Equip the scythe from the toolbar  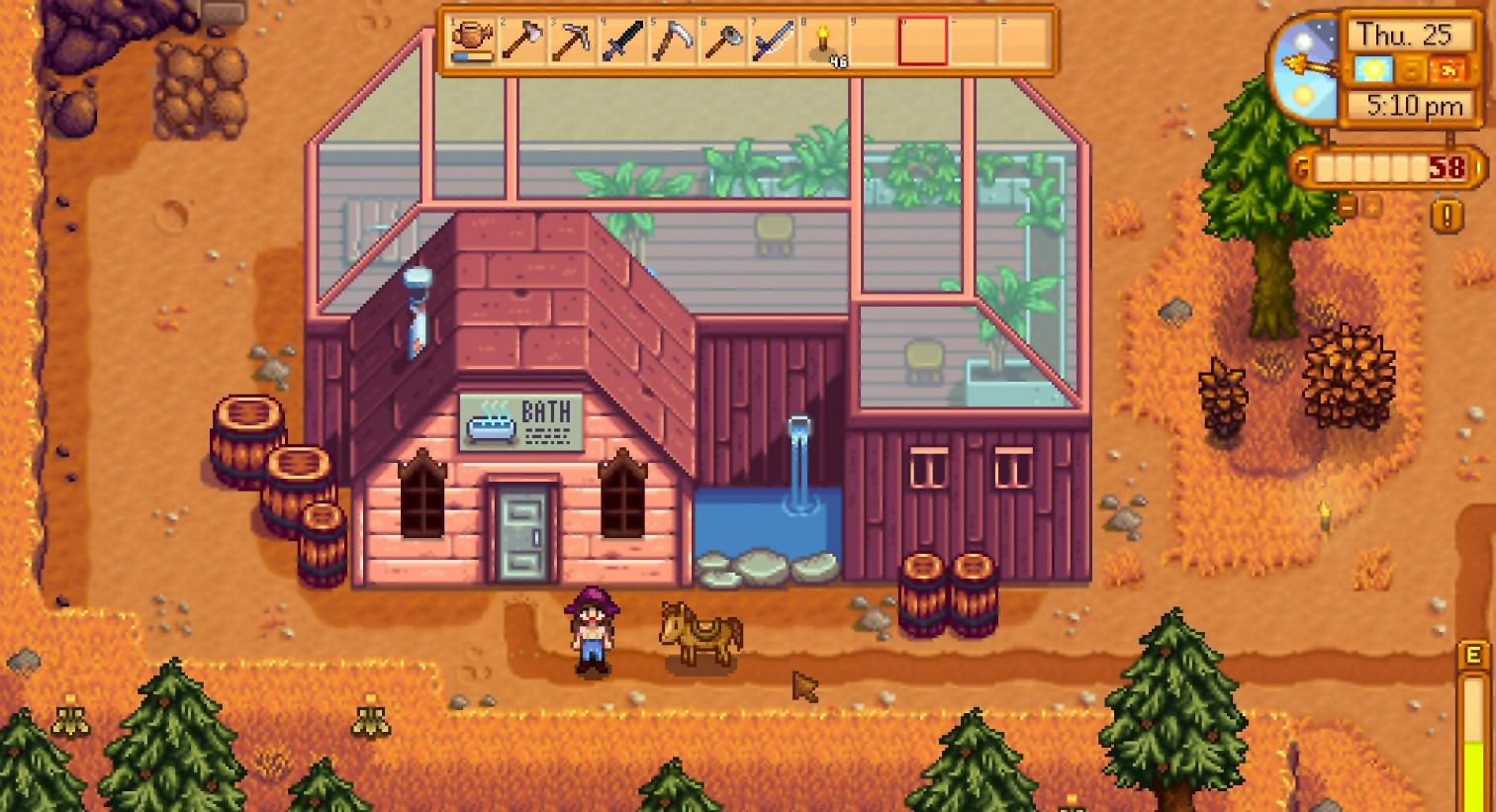[673, 42]
